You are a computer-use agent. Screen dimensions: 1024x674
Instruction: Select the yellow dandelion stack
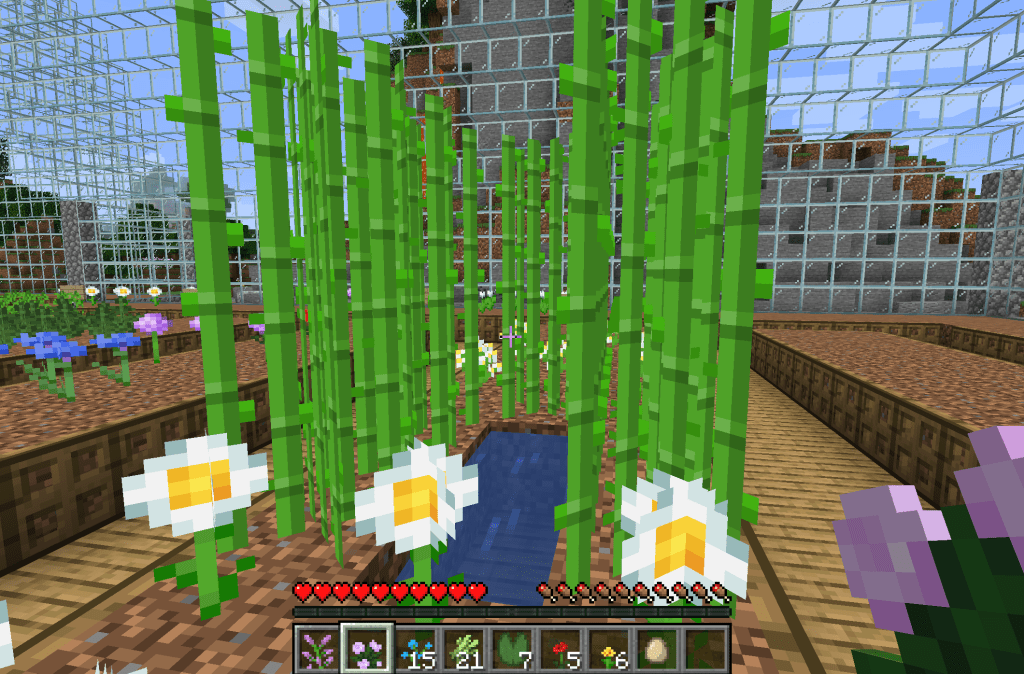(x=610, y=650)
